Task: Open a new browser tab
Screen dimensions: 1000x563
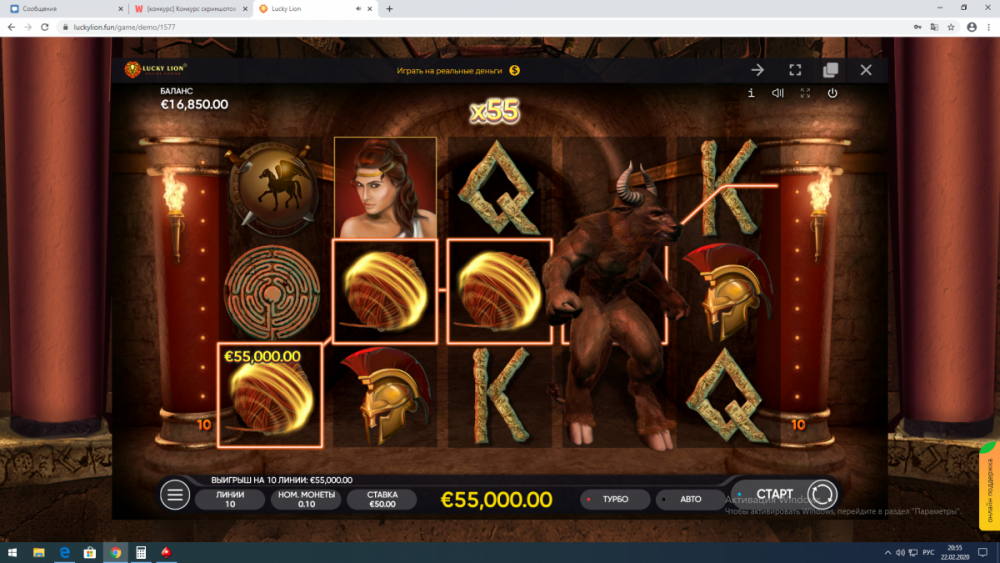Action: pos(389,9)
